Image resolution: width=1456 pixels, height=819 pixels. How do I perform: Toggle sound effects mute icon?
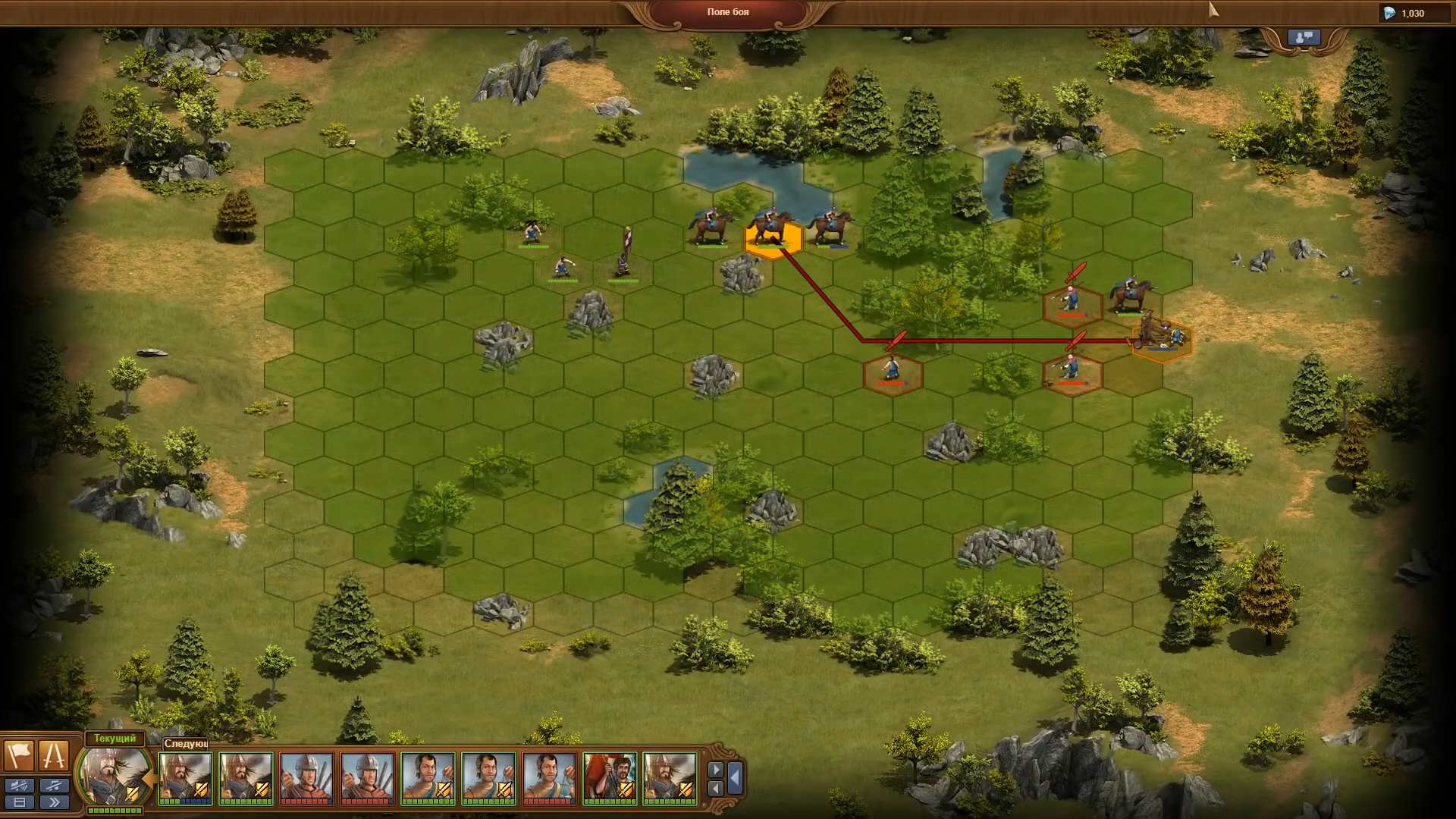point(19,786)
